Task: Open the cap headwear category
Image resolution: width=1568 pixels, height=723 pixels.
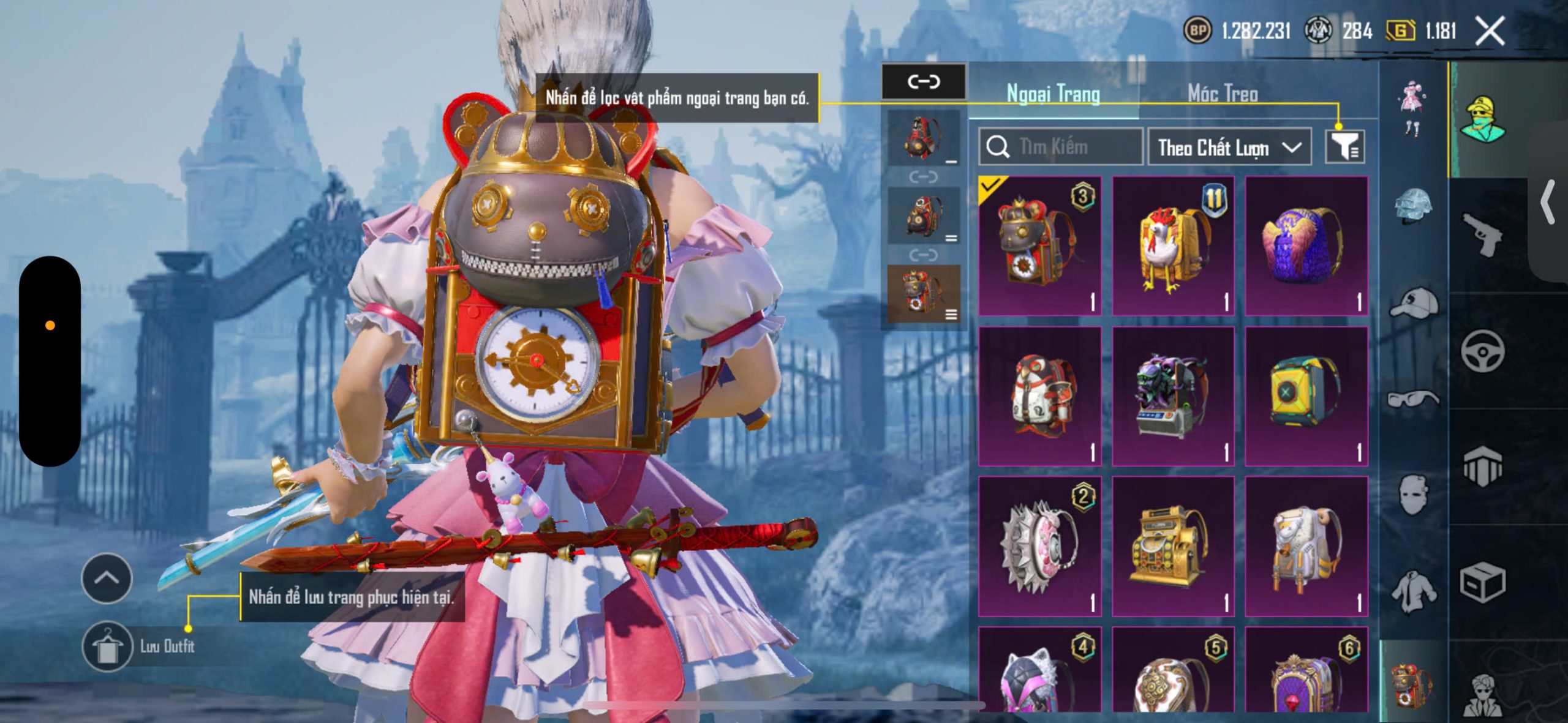Action: tap(1414, 304)
